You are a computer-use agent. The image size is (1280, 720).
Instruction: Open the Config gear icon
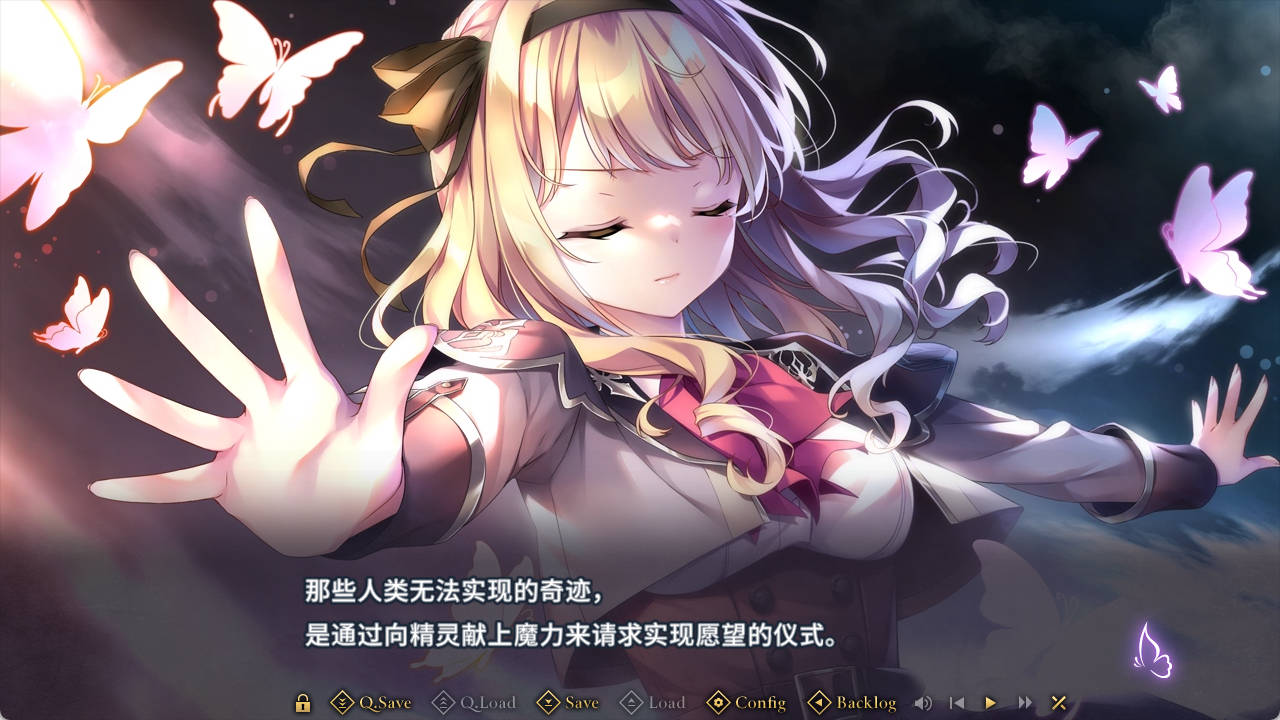718,703
